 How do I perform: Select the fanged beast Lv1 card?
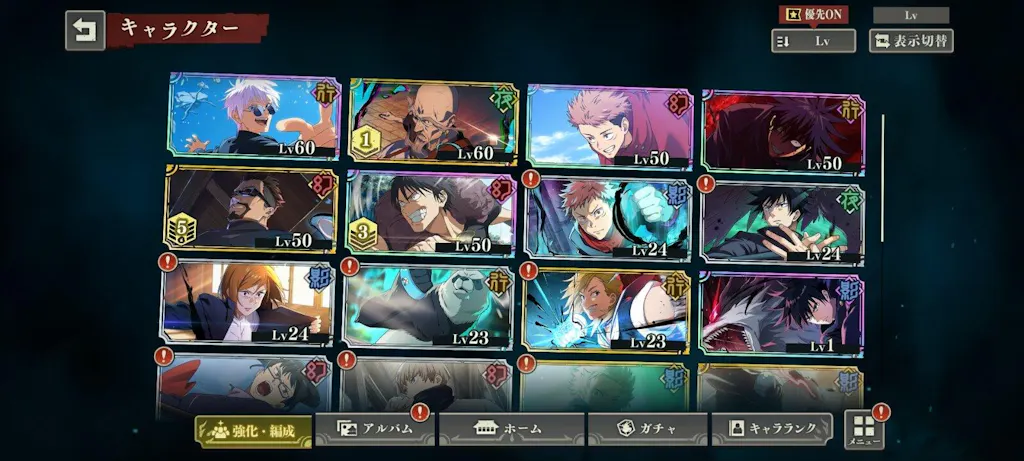click(783, 315)
